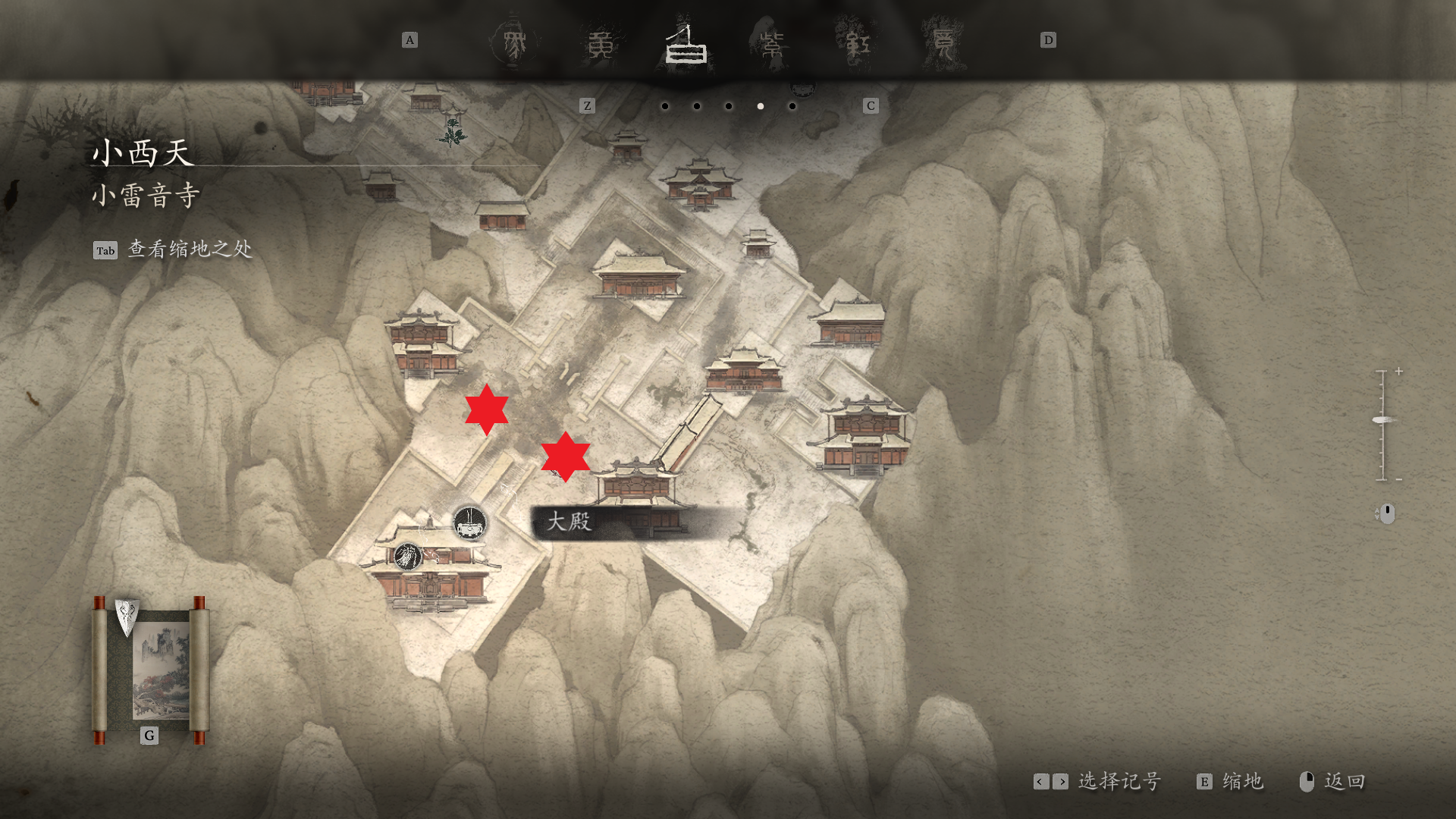Switch to the 黄 chapter map tab
Viewport: 1456px width, 819px height.
click(601, 45)
